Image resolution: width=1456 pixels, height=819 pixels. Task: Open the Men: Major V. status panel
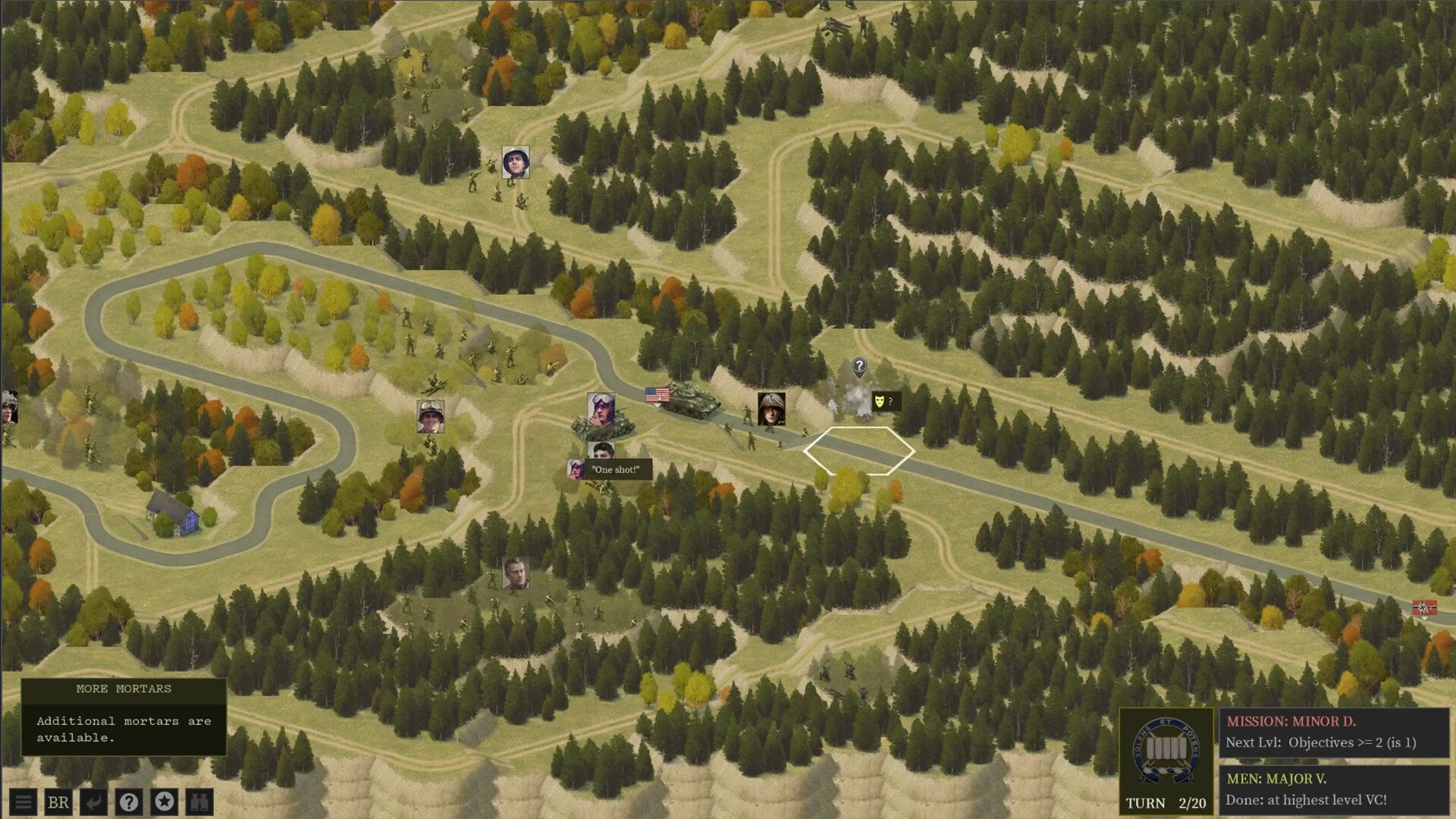pyautogui.click(x=1334, y=790)
